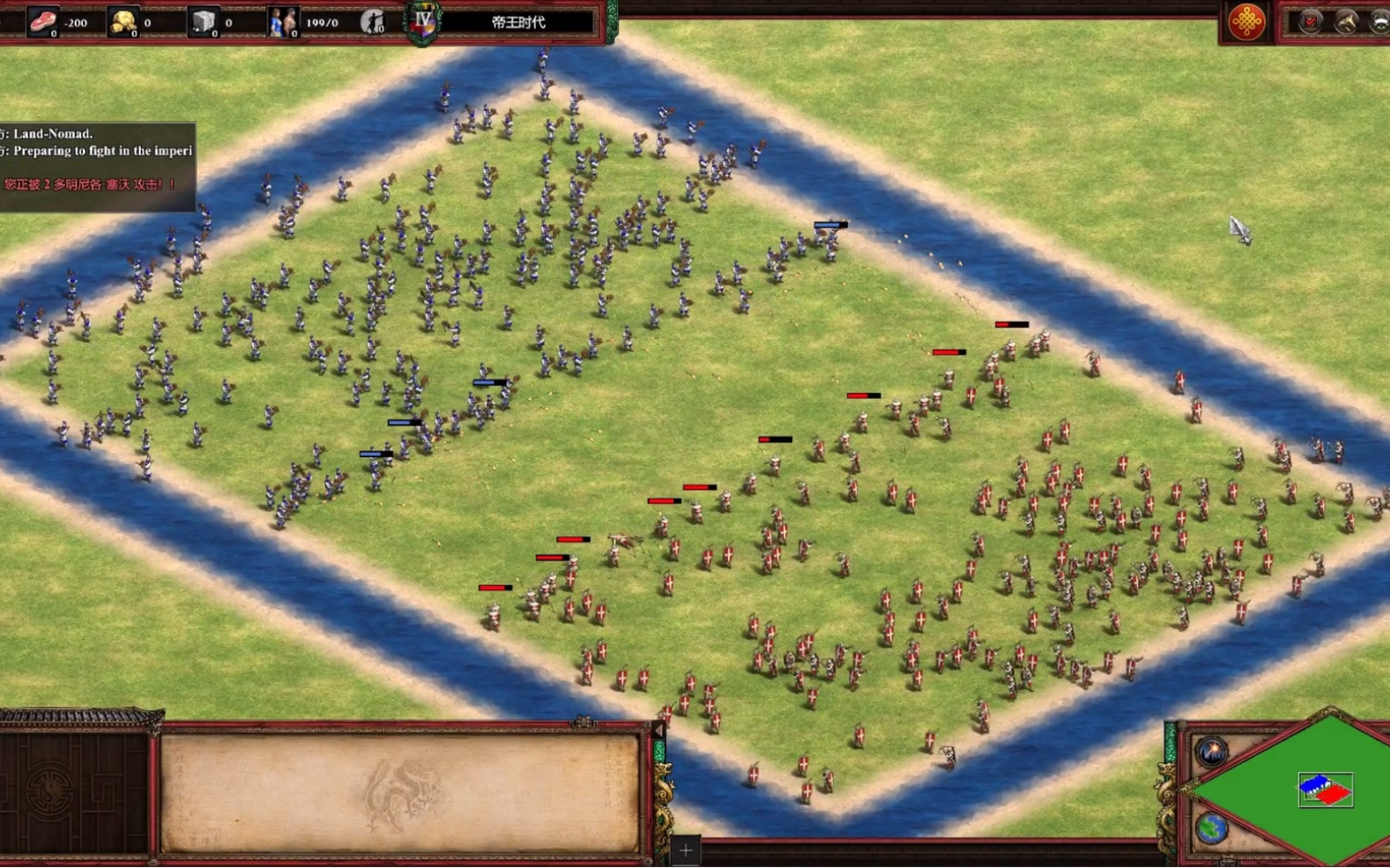The width and height of the screenshot is (1390, 868).
Task: Click the minimap battlefield area
Action: pyautogui.click(x=1325, y=790)
